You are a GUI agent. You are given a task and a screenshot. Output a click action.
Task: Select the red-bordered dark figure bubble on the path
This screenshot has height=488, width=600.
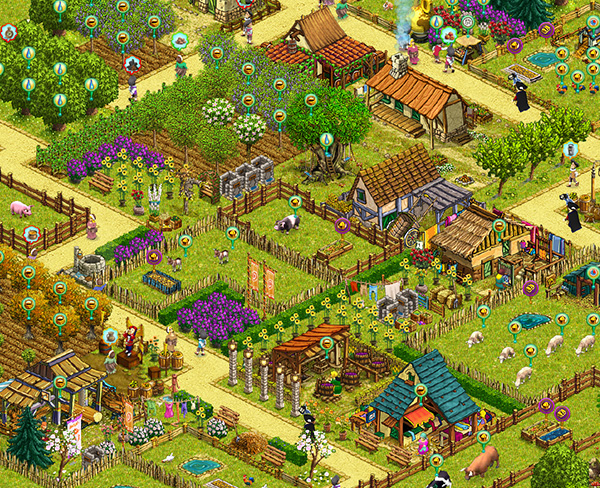pos(134,63)
